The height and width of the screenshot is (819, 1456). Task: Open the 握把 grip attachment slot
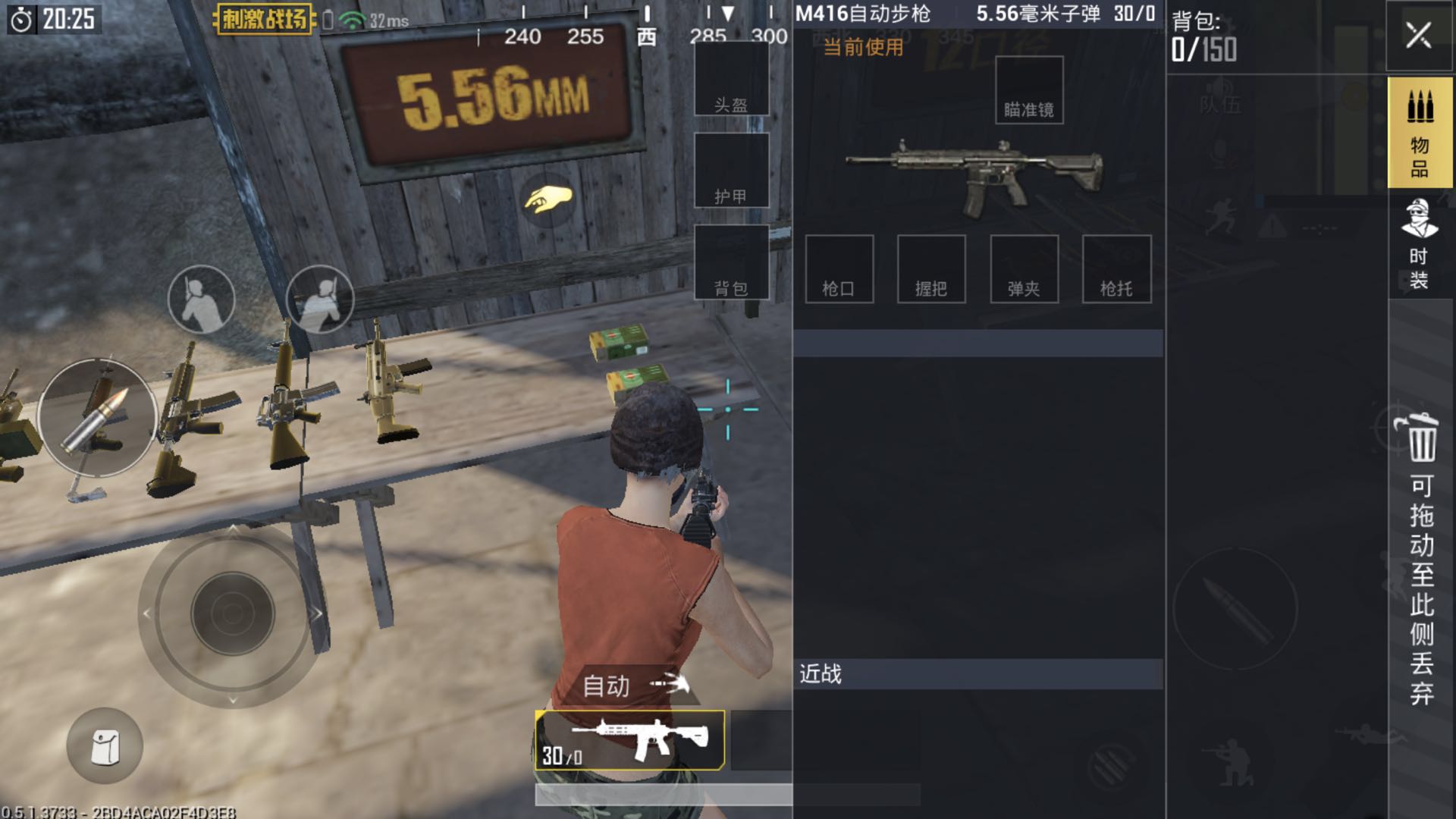pyautogui.click(x=933, y=269)
